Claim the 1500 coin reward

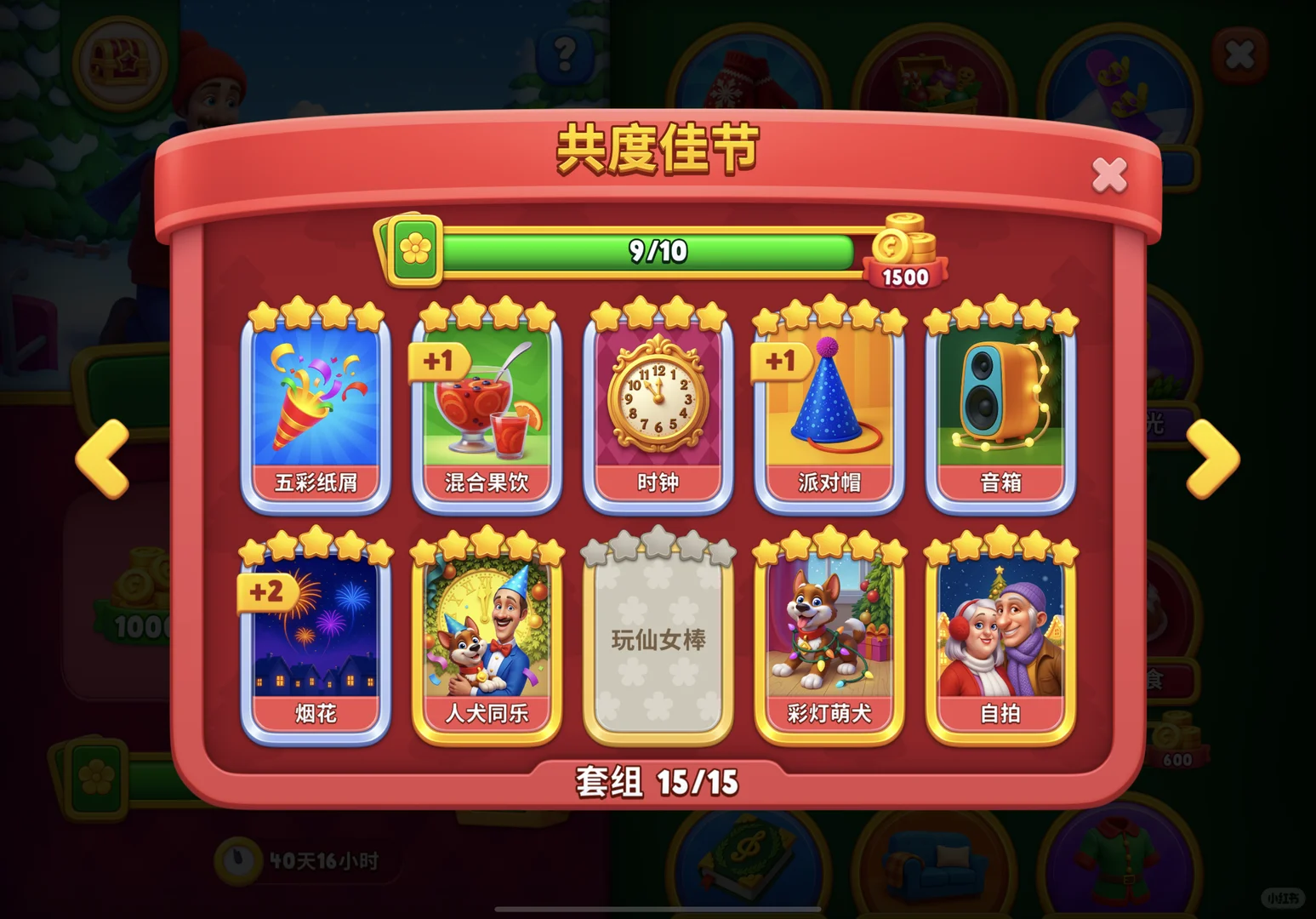904,255
